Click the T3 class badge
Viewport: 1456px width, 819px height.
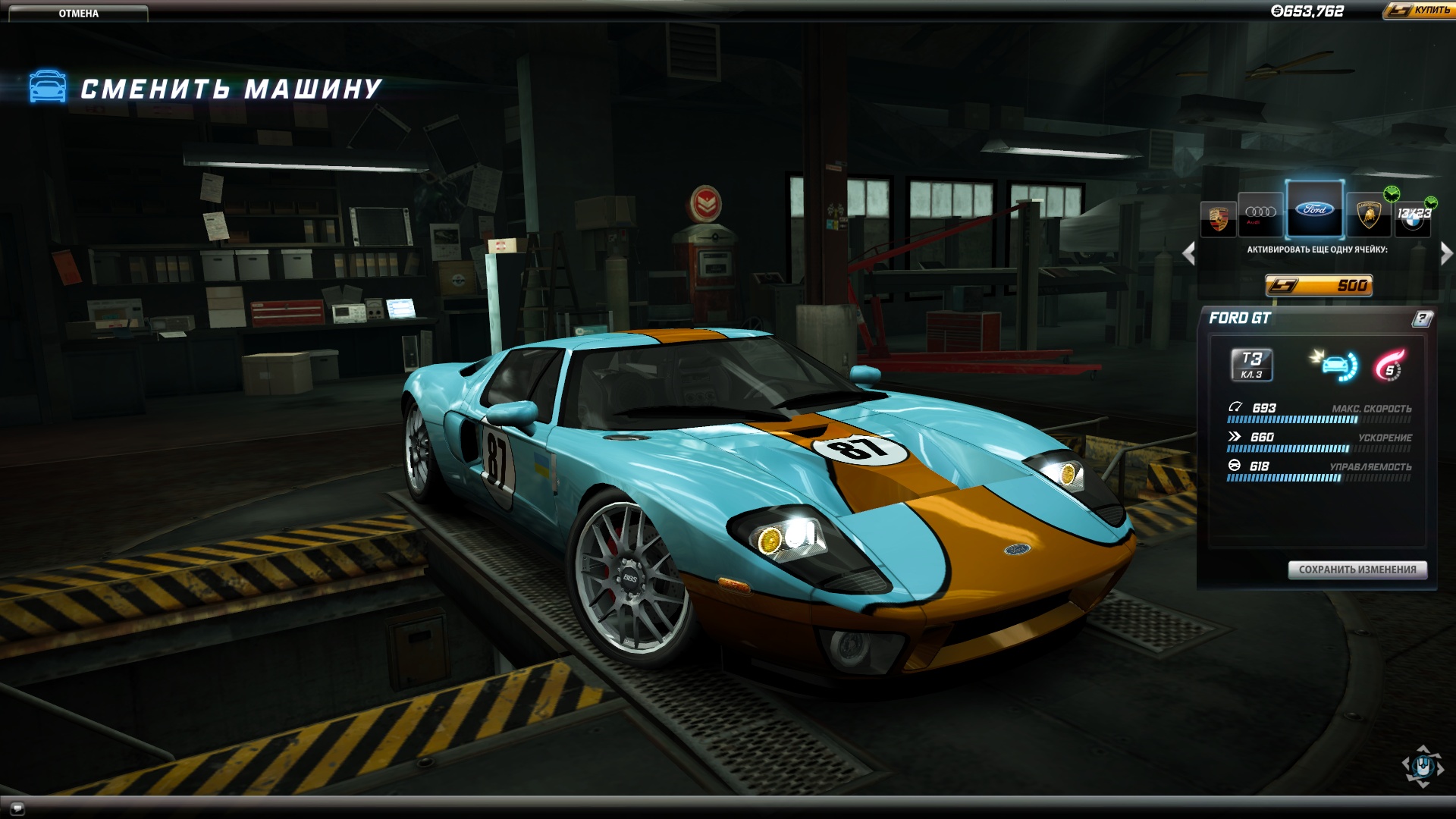point(1251,364)
